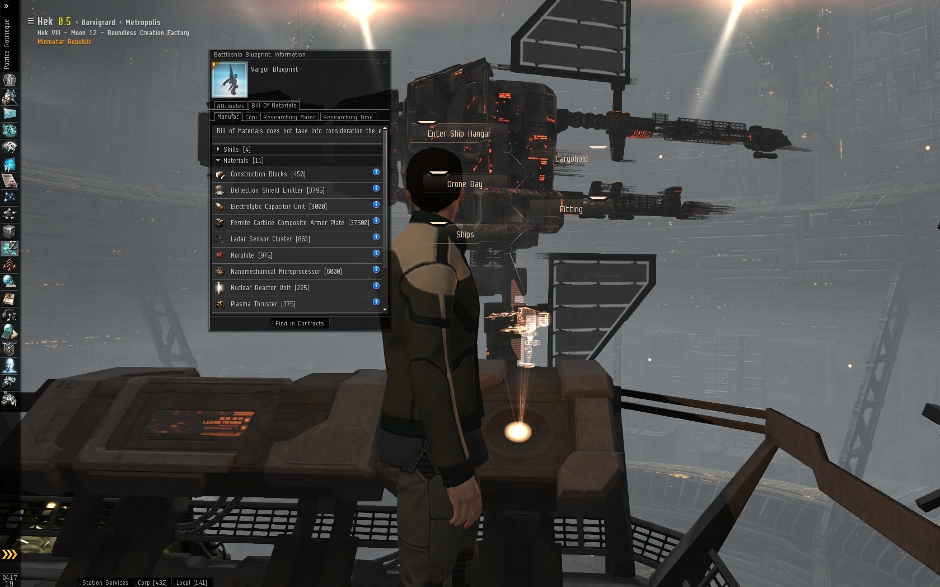The image size is (940, 587).
Task: Click the Find in Contracts button
Action: coord(299,323)
